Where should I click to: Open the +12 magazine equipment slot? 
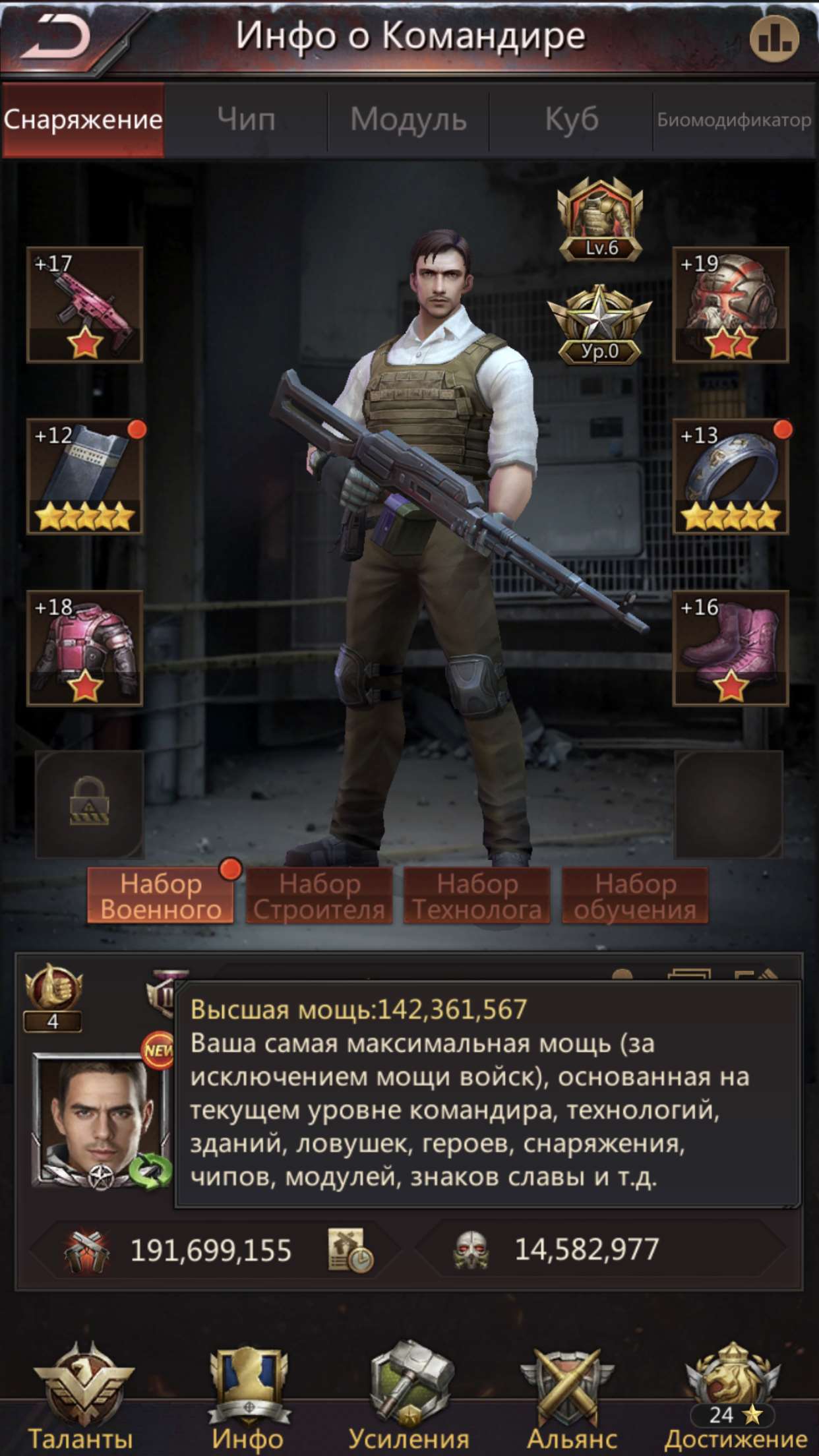85,476
